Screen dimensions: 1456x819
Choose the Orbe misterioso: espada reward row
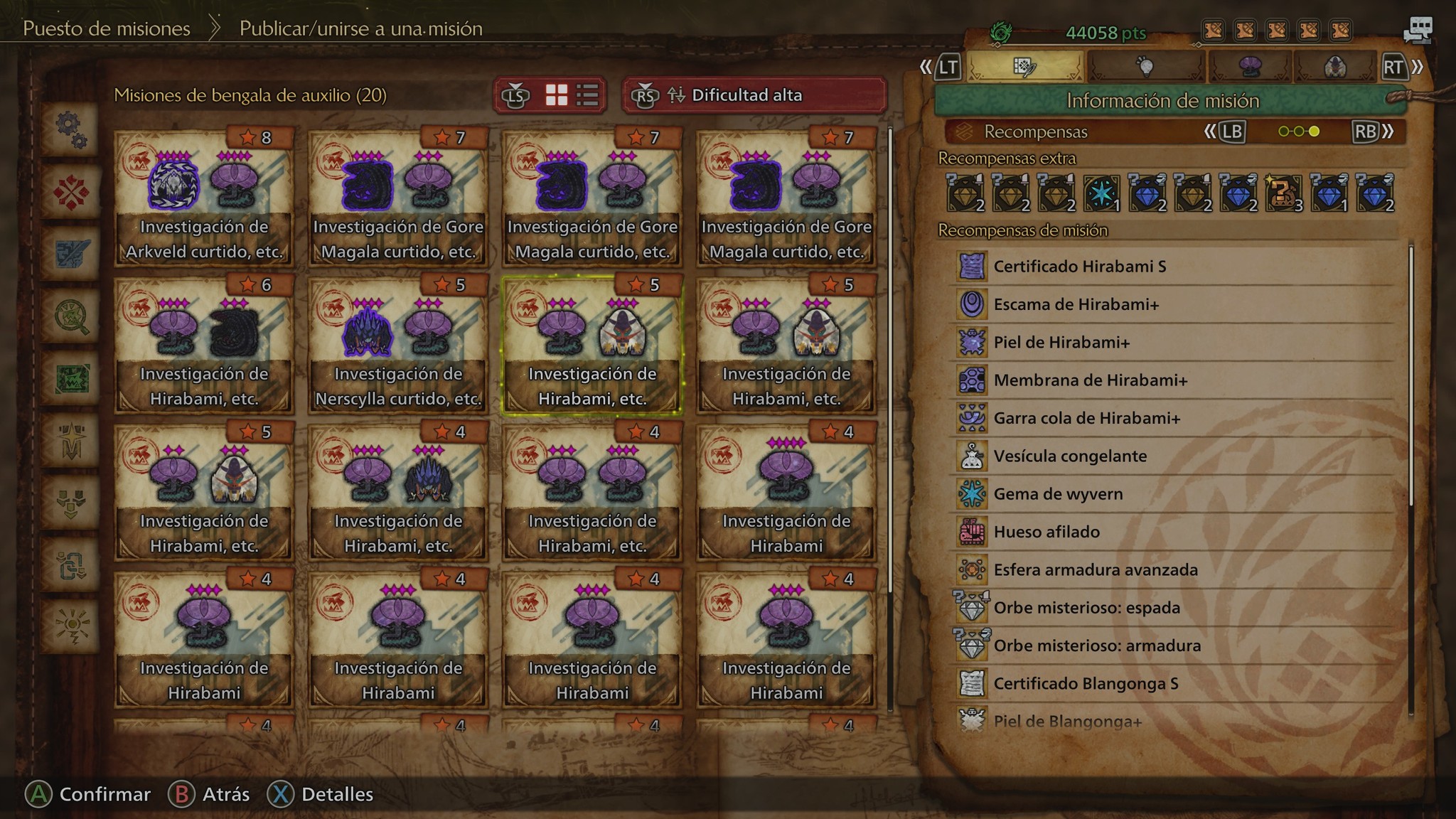1173,608
